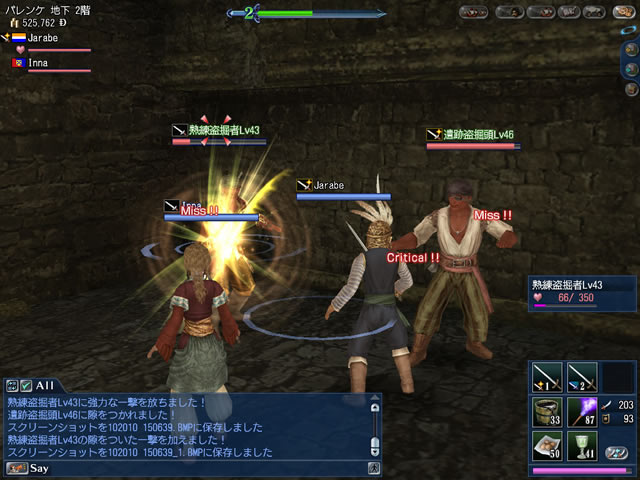Click the running figure icon in chat bar
Screen dimensions: 640x480
pos(373,467)
